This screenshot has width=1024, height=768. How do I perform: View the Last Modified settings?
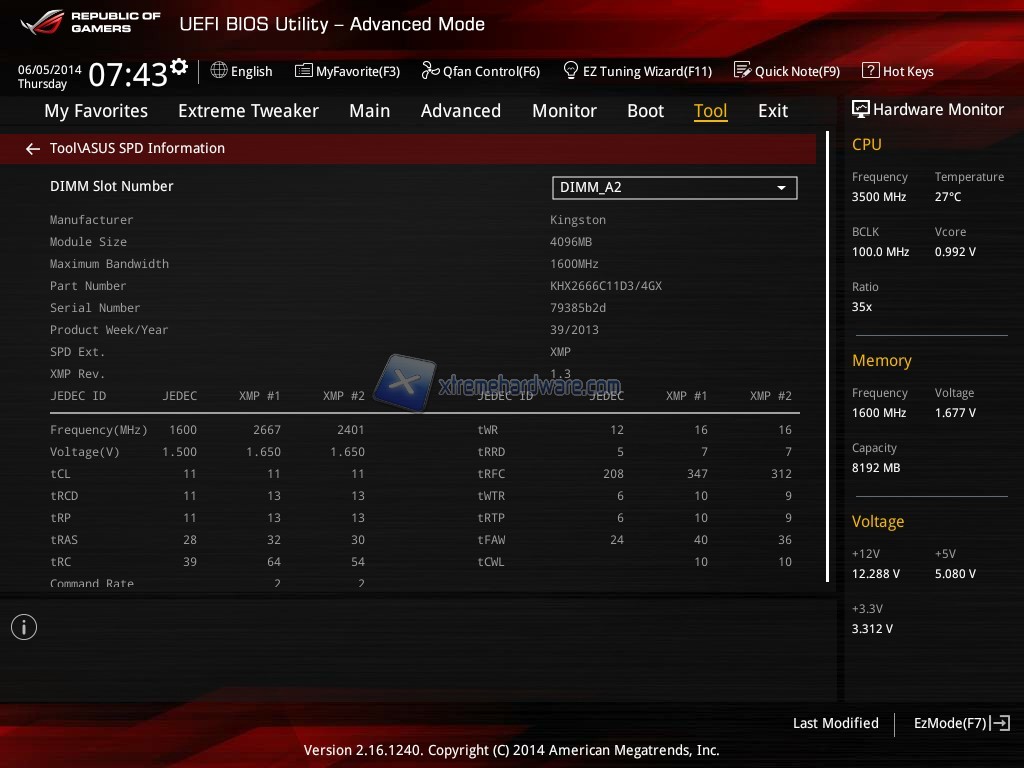tap(835, 723)
